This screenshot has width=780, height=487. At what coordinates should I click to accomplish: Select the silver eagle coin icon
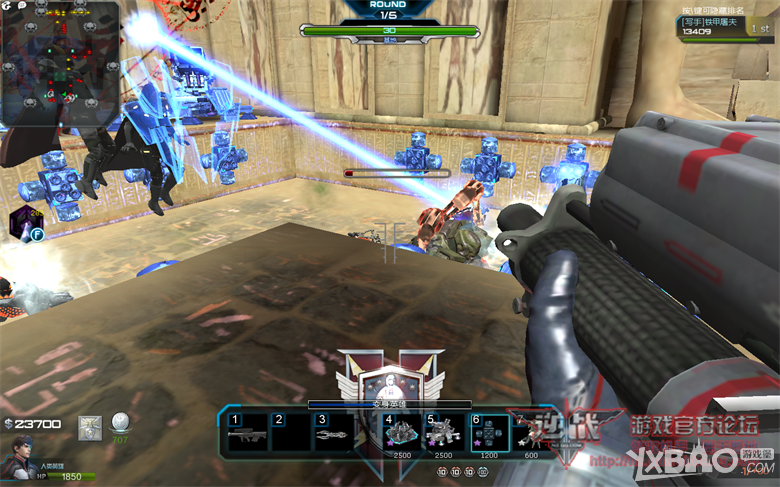(x=121, y=422)
